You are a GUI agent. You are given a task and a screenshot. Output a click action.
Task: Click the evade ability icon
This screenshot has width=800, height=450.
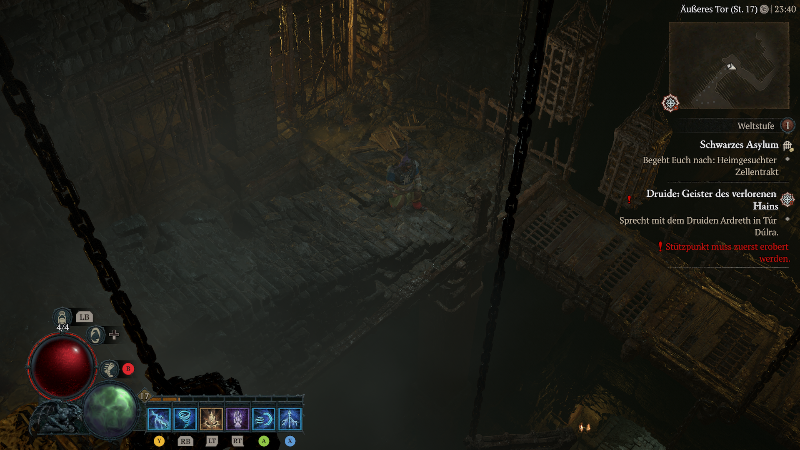click(x=110, y=369)
